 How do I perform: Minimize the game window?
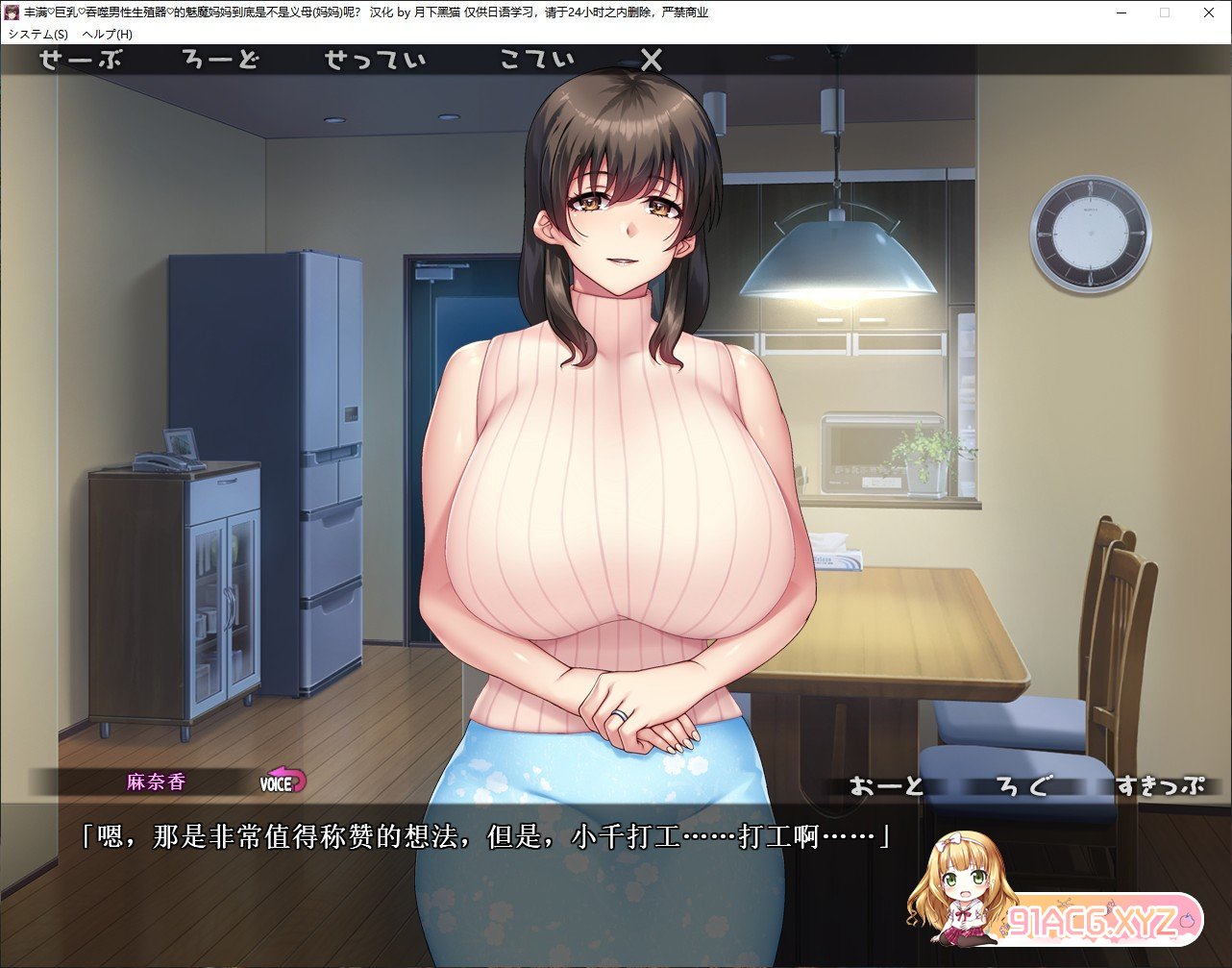click(x=1121, y=13)
